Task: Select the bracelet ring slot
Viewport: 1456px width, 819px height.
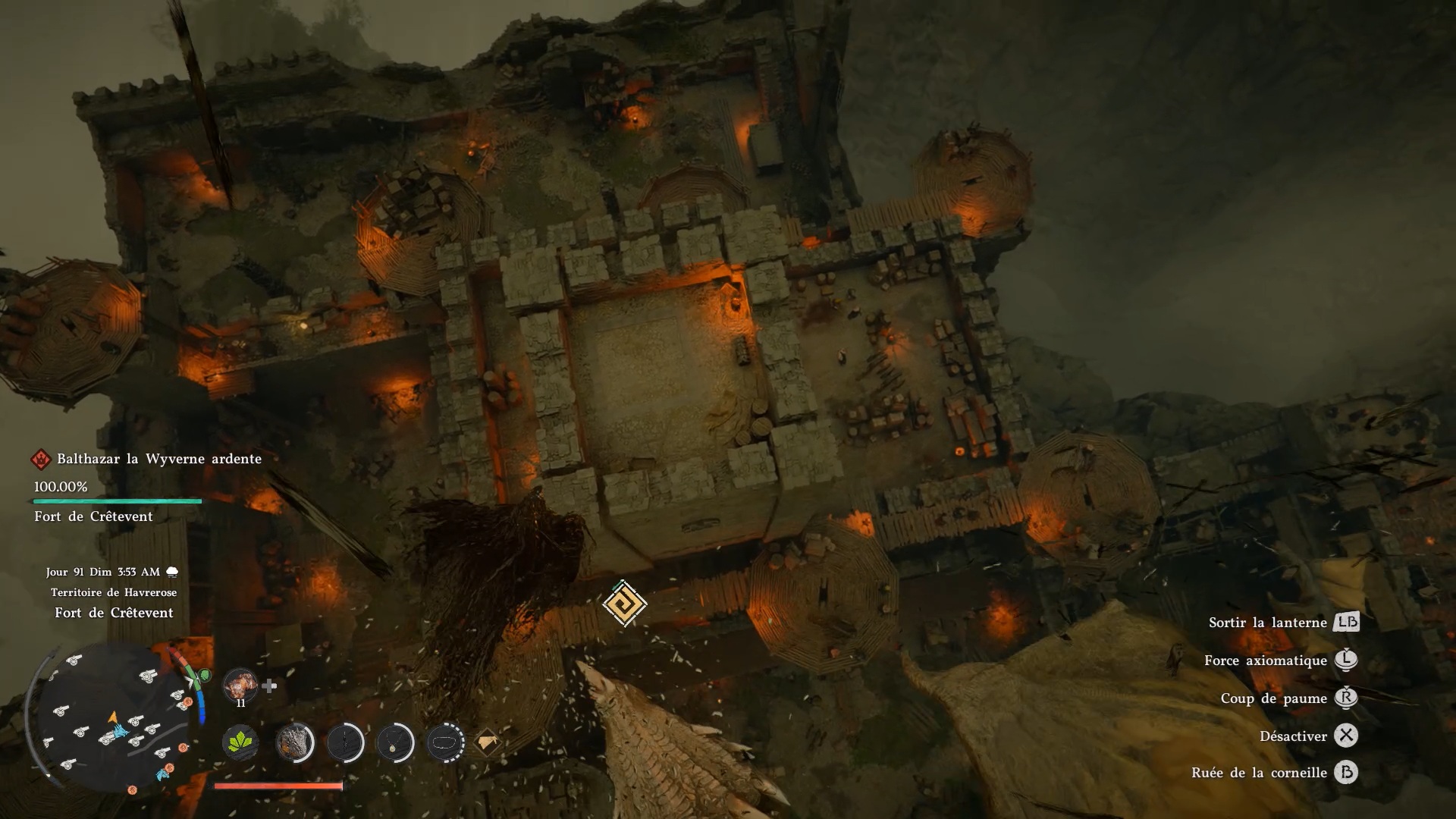Action: (445, 742)
